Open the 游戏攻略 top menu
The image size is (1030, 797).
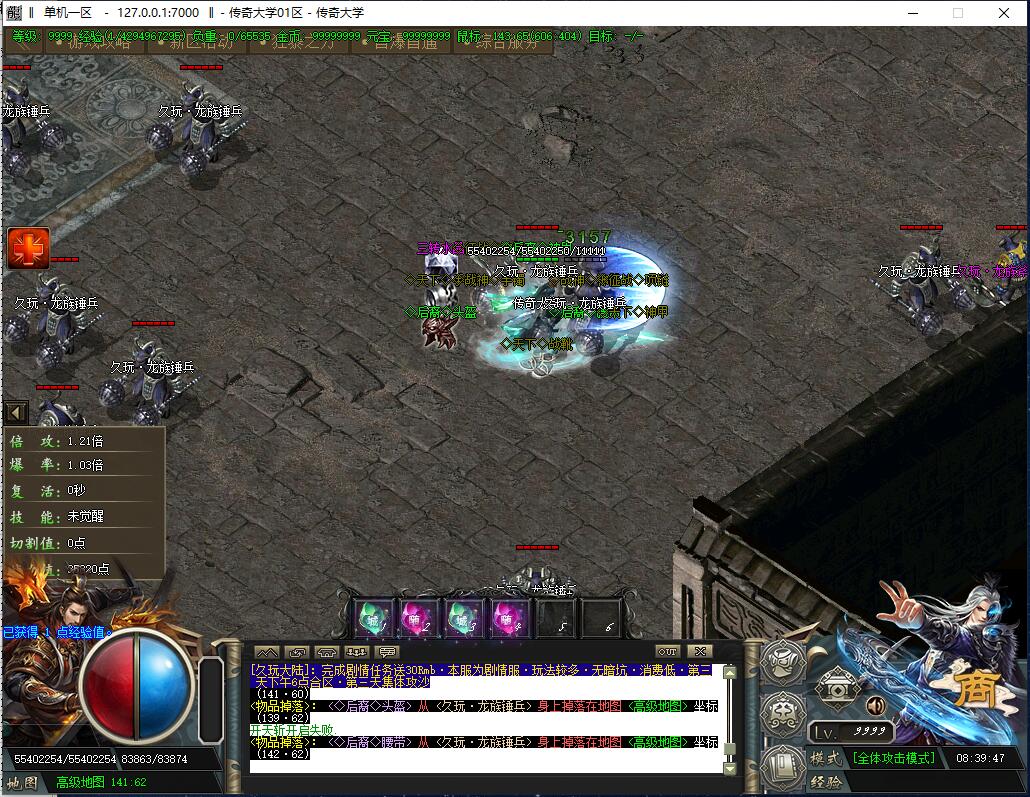coord(100,43)
